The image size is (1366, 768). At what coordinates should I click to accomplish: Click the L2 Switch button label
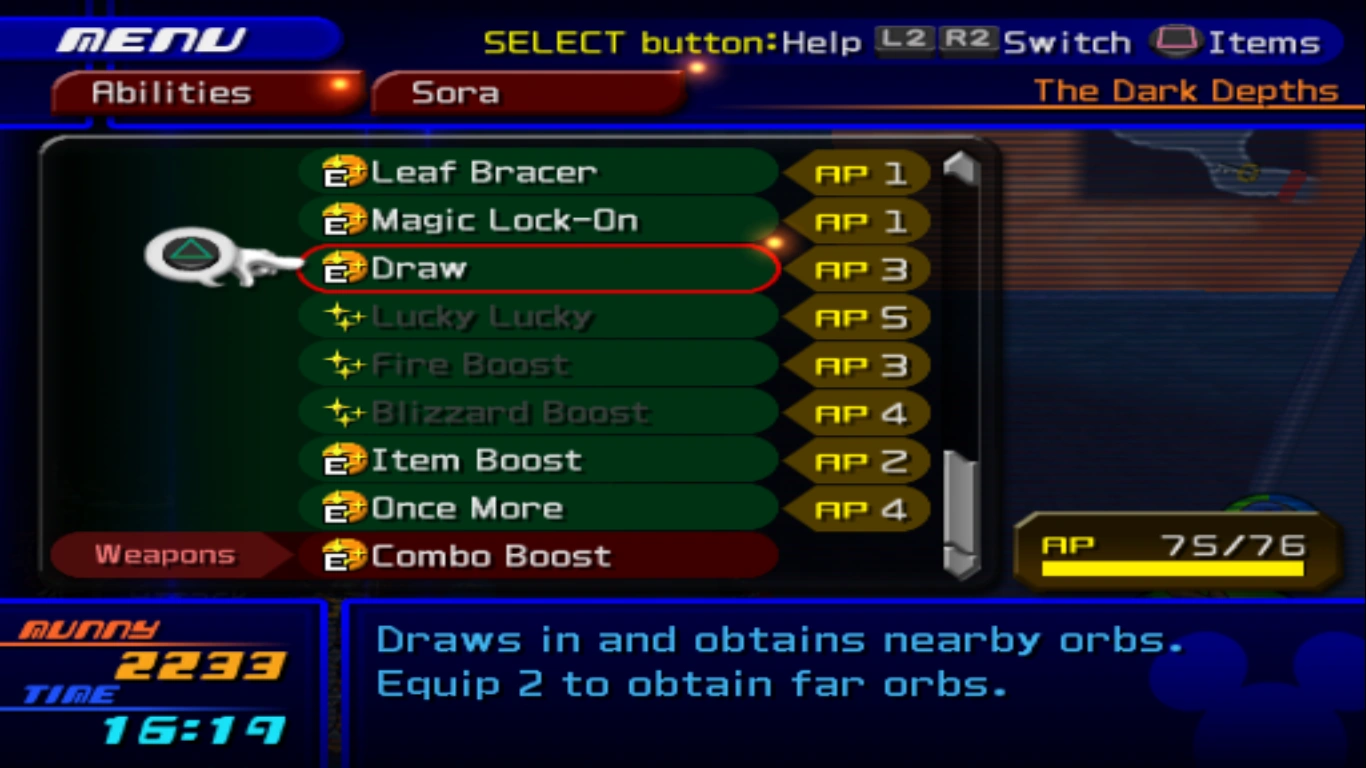(903, 41)
